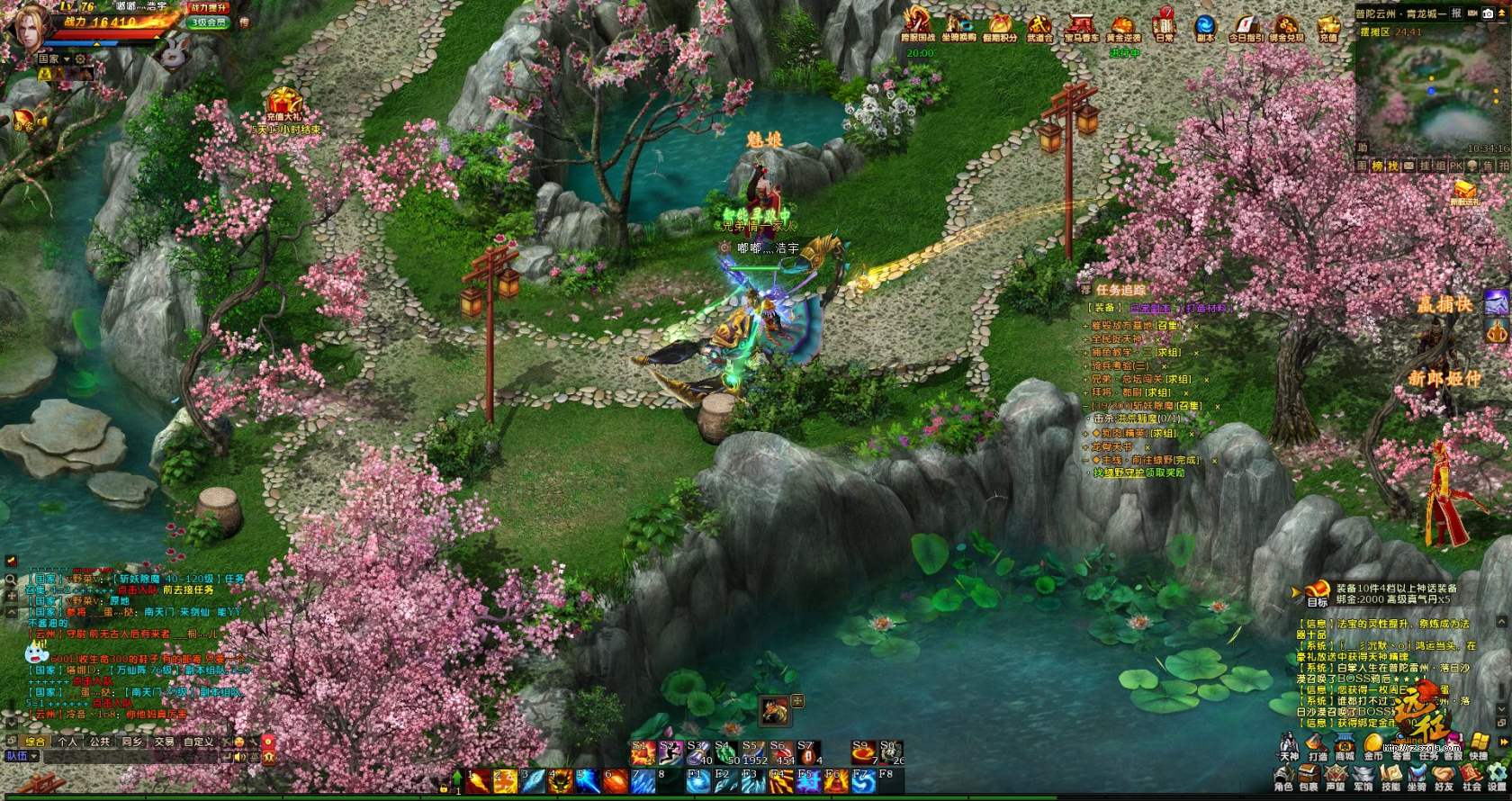Select the 打造材料 tab in quest tracker
The width and height of the screenshot is (1512, 801).
(1205, 308)
